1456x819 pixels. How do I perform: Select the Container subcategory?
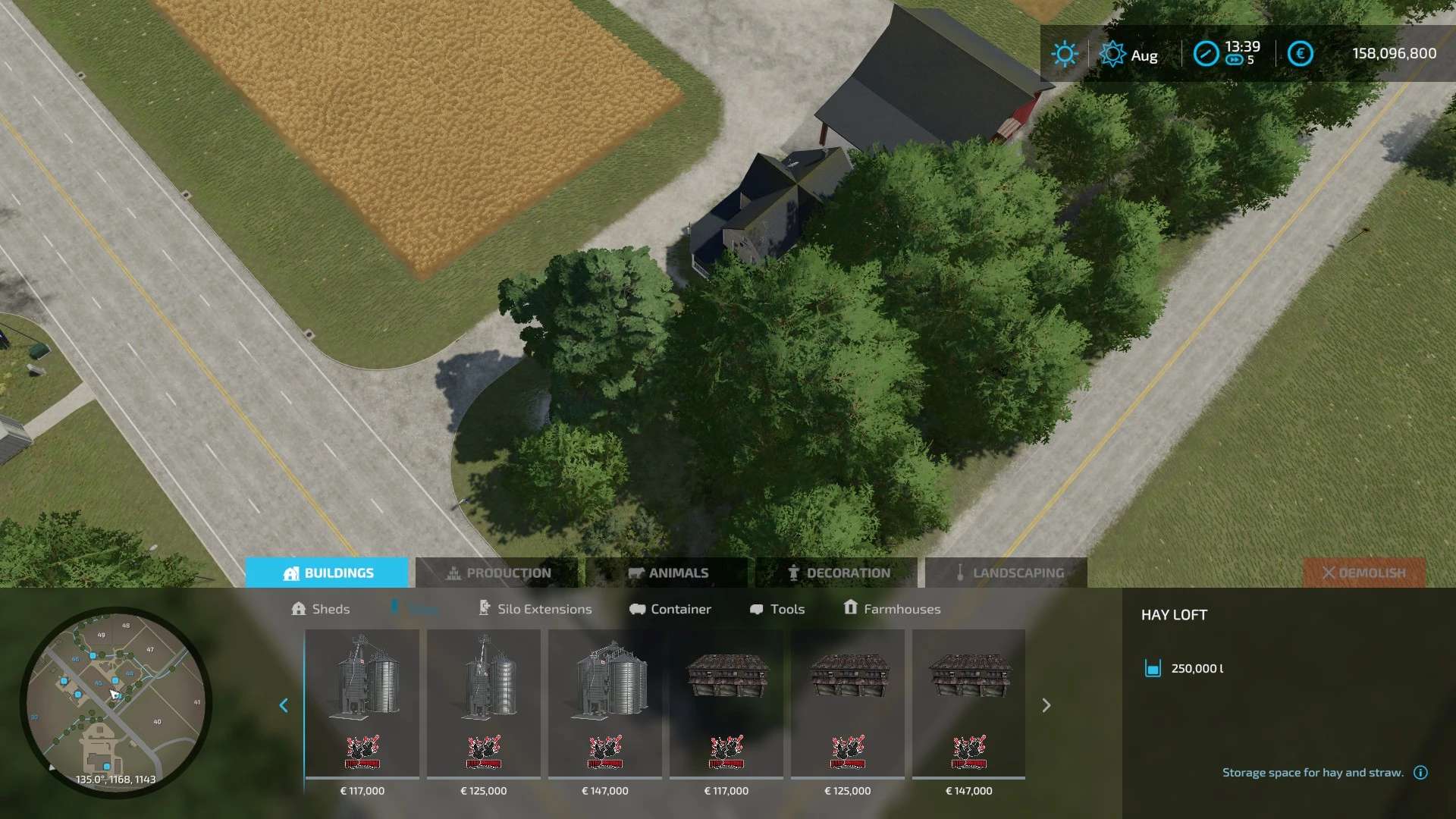tap(670, 609)
